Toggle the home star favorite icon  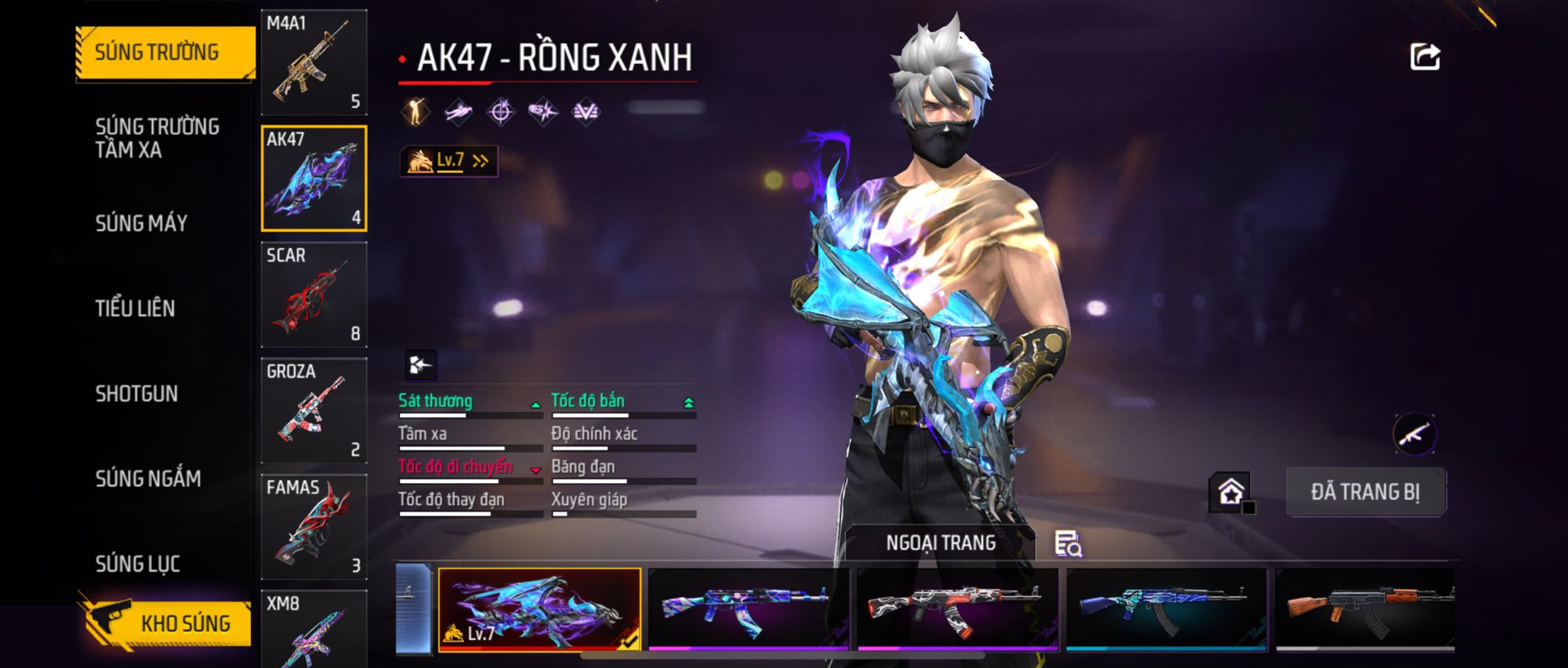[x=1230, y=492]
